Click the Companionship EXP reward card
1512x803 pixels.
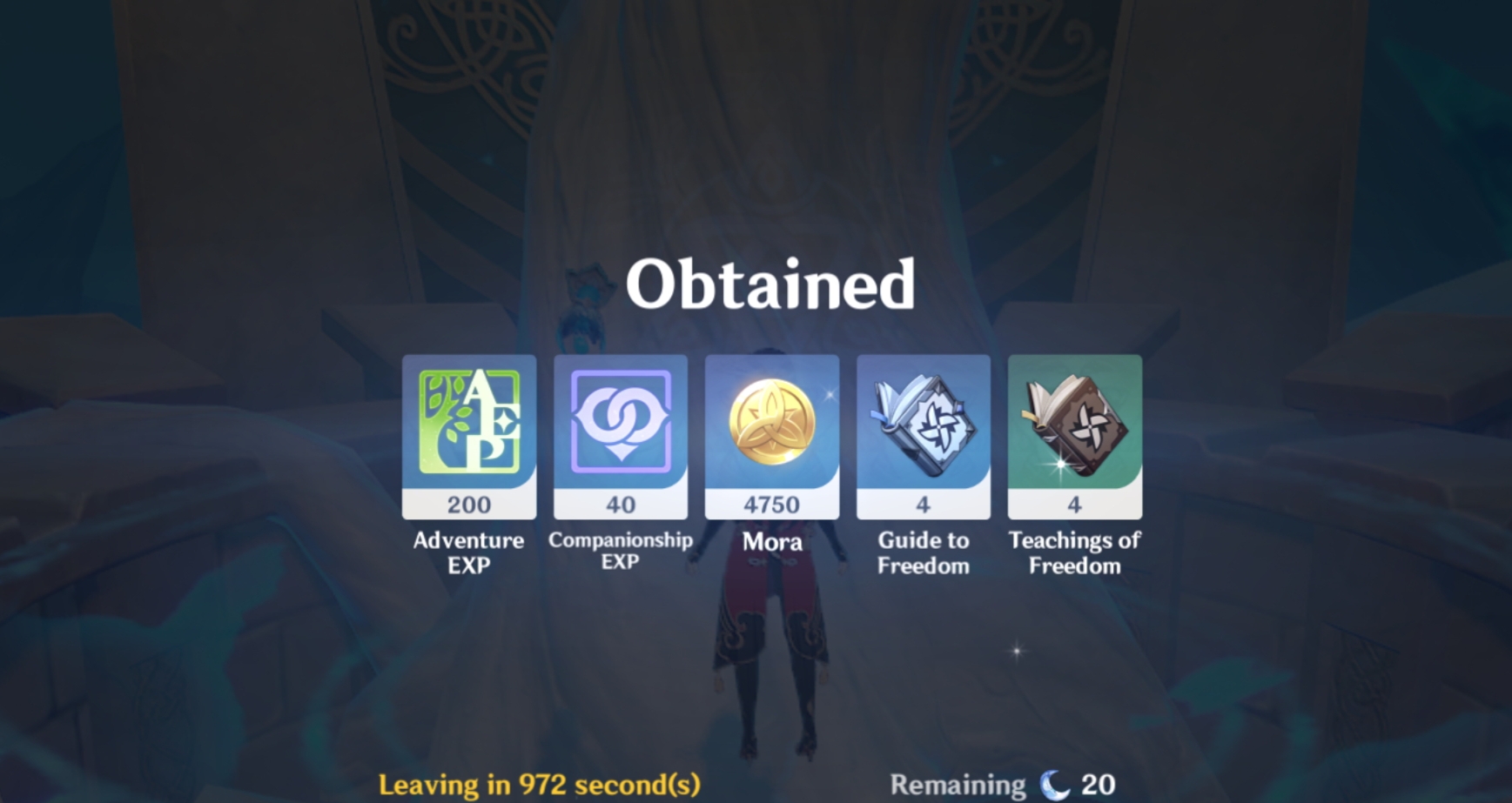620,435
